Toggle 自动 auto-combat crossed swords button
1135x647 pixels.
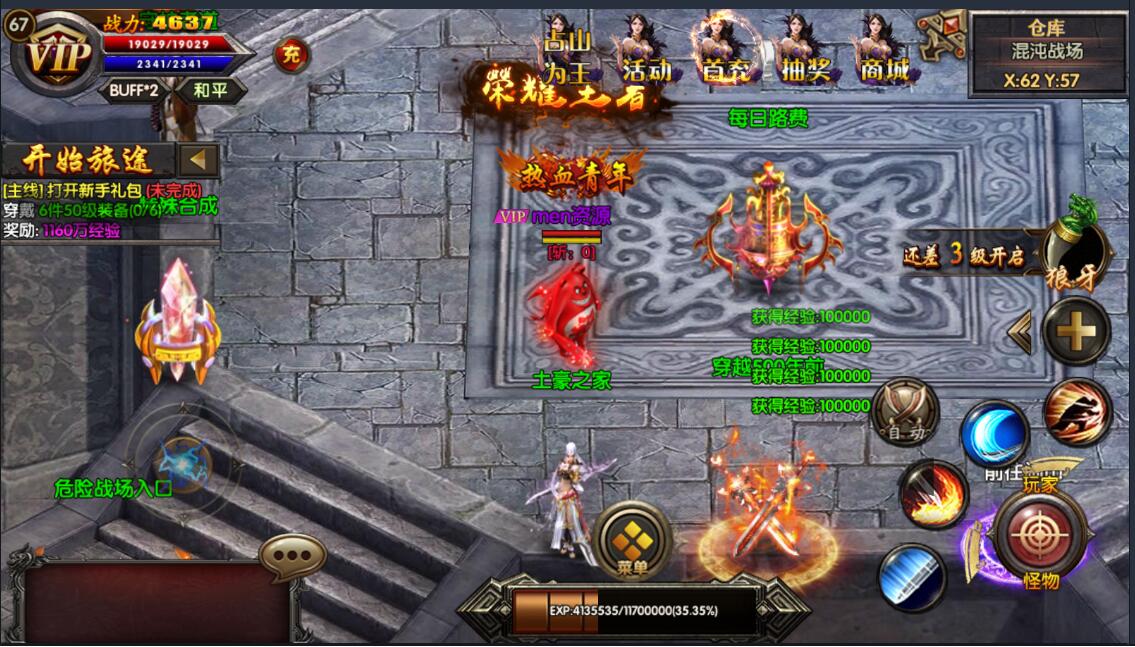[x=906, y=411]
